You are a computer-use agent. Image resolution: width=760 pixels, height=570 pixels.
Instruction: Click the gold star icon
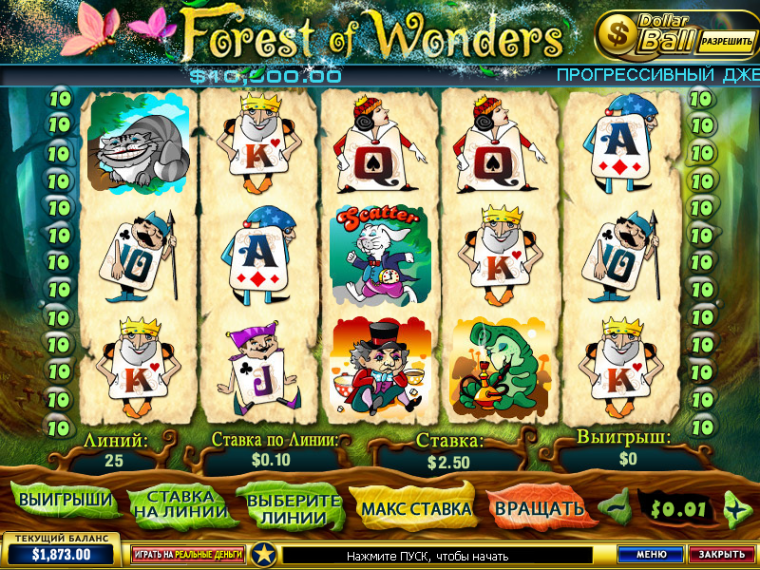263,553
